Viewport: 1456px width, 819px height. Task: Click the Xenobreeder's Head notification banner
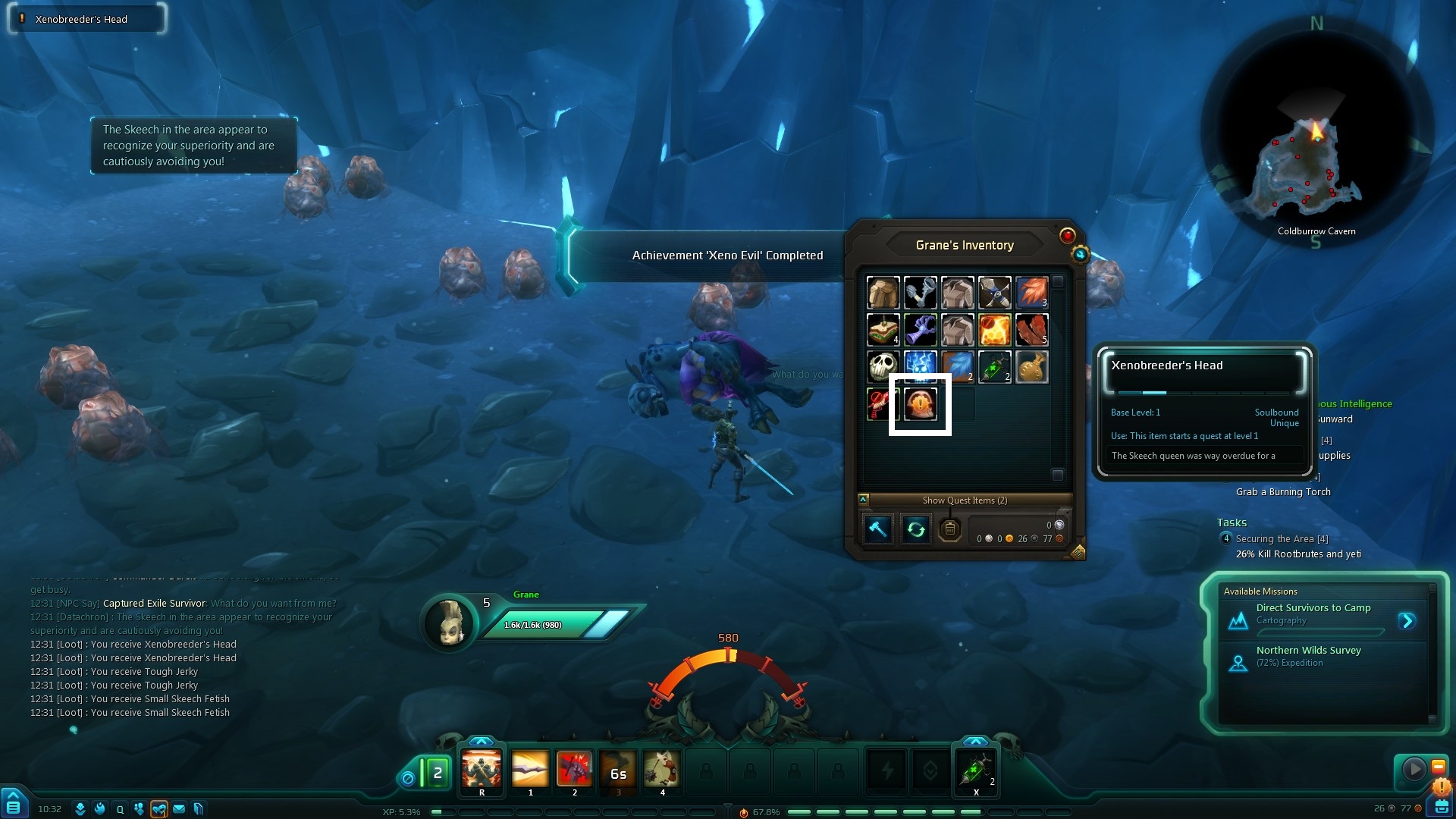point(86,19)
